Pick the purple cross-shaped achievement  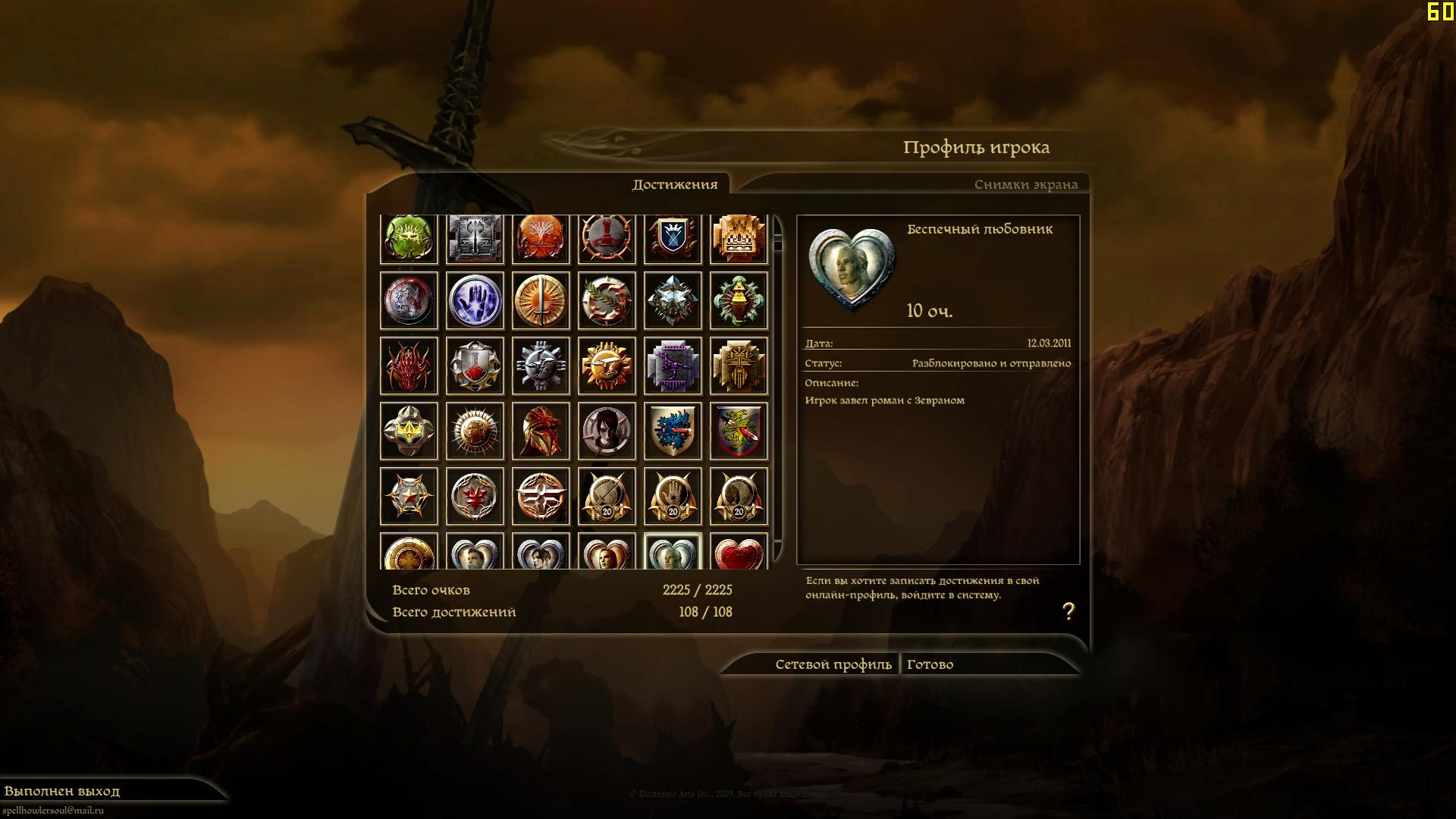[x=673, y=366]
